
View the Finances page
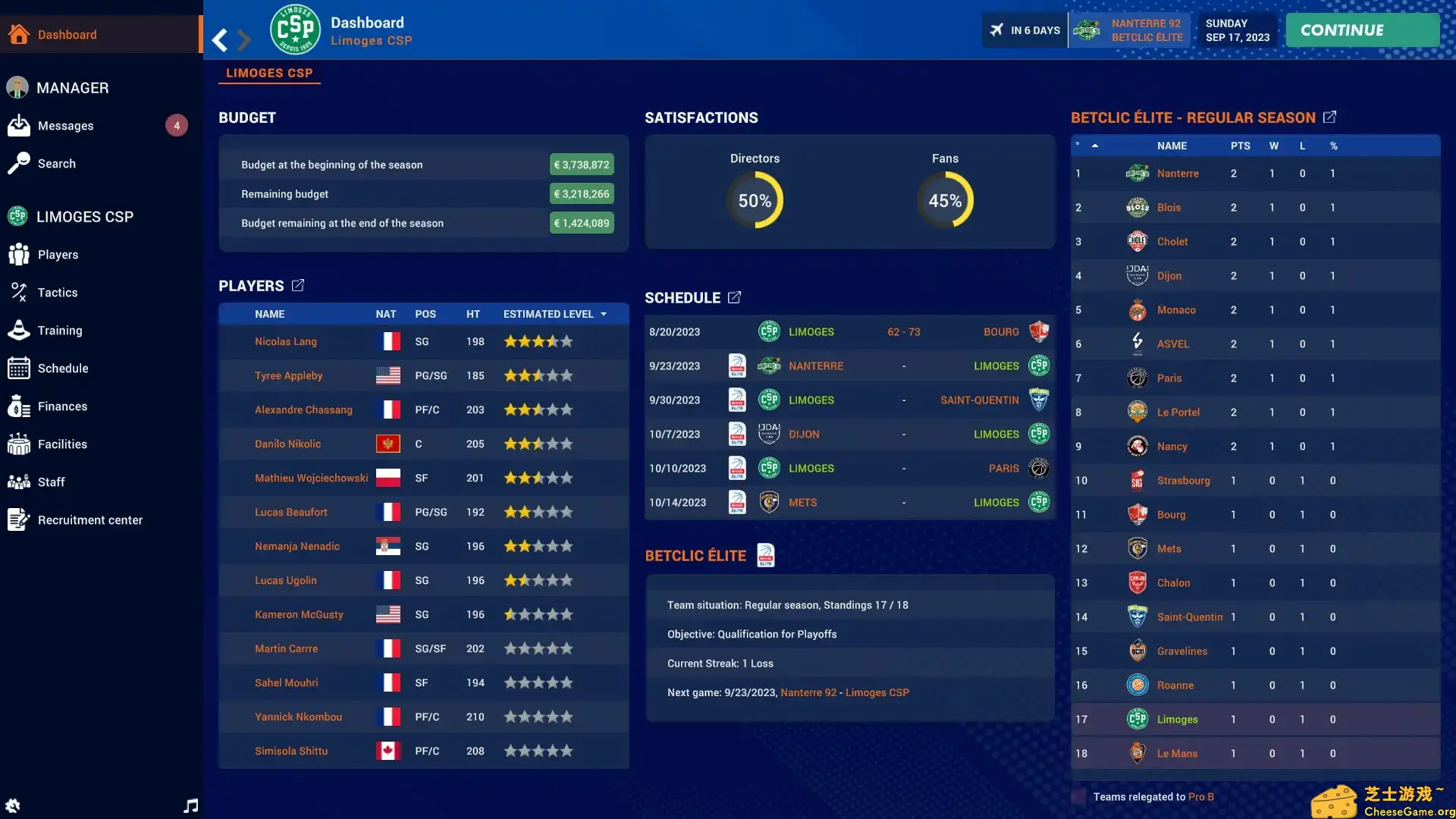tap(62, 406)
